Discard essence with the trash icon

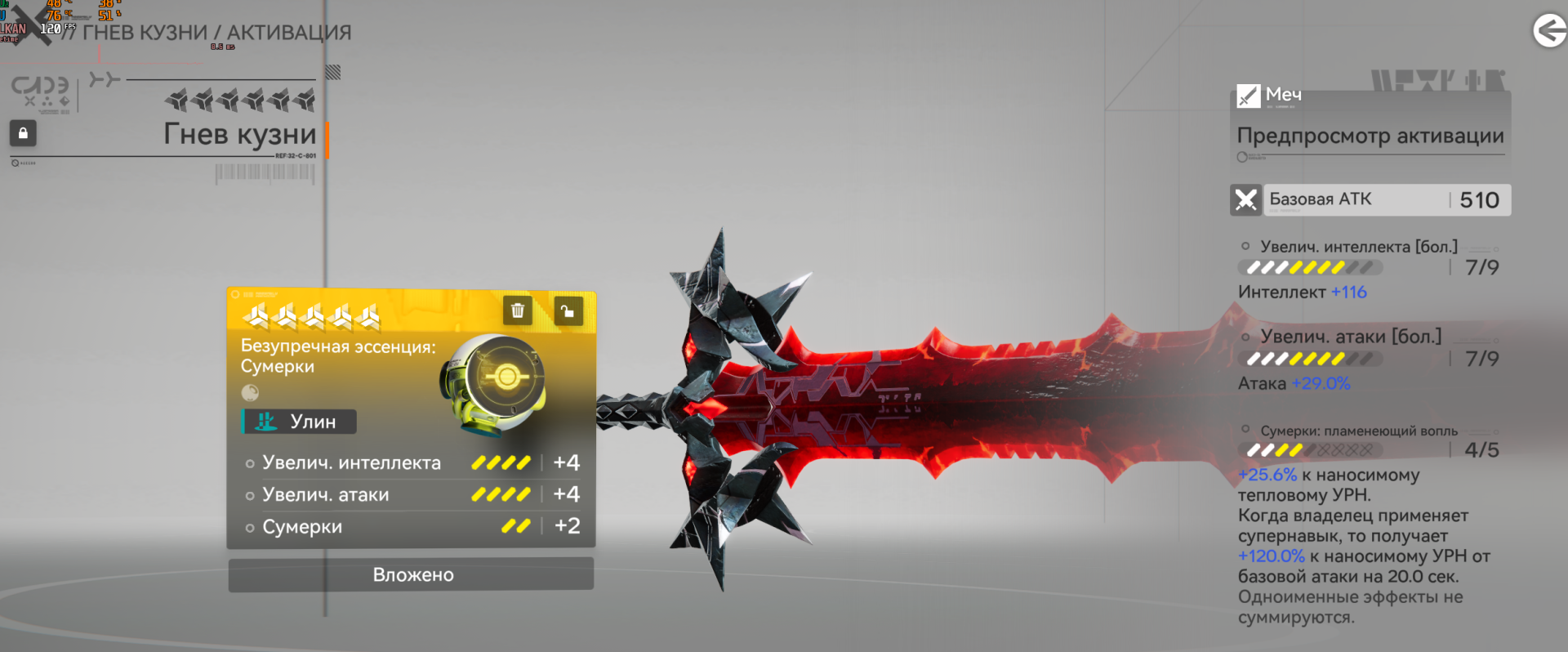click(x=517, y=310)
